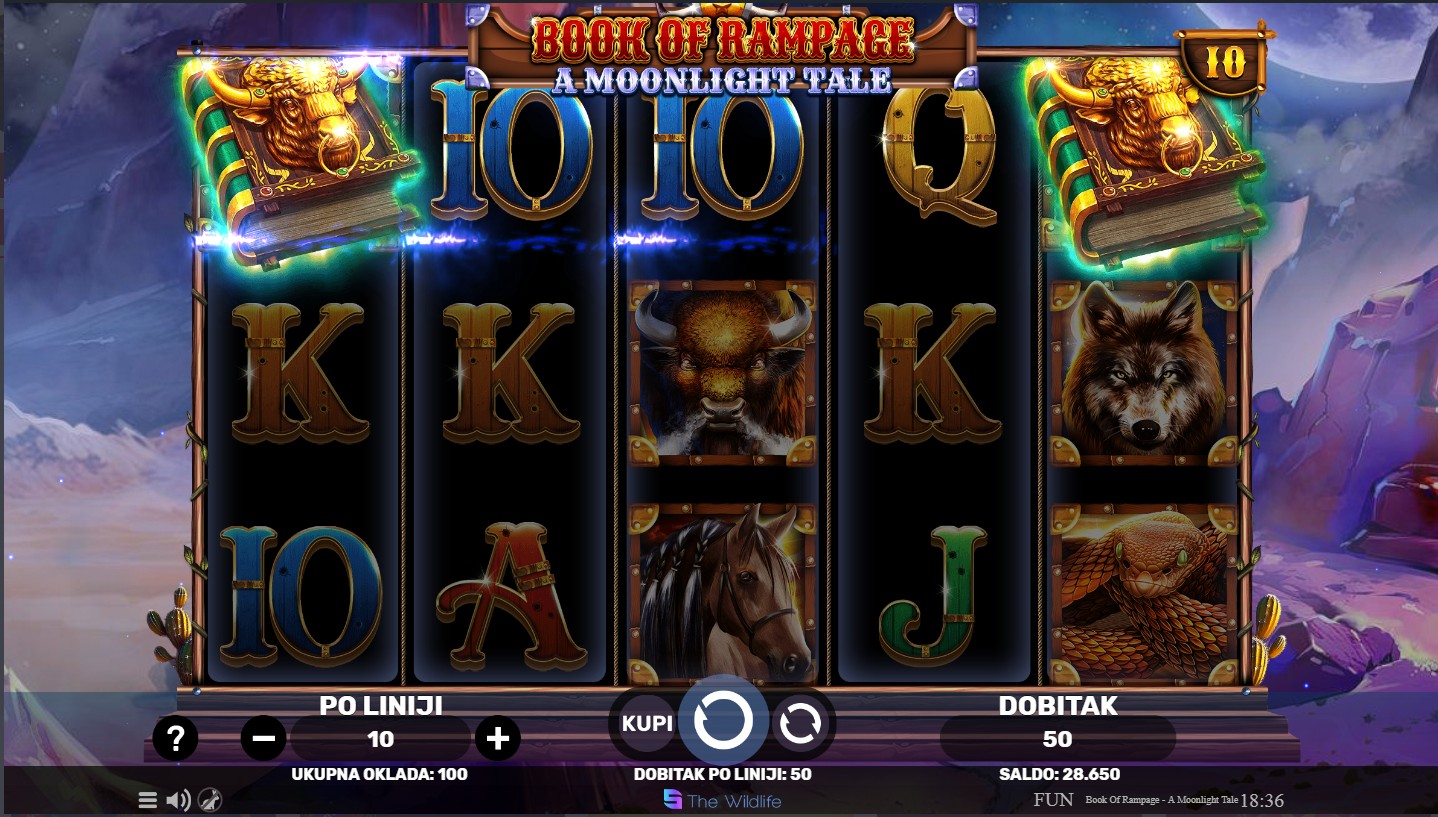Image resolution: width=1438 pixels, height=817 pixels.
Task: Toggle the crossed-out running animal icon
Action: (x=210, y=800)
